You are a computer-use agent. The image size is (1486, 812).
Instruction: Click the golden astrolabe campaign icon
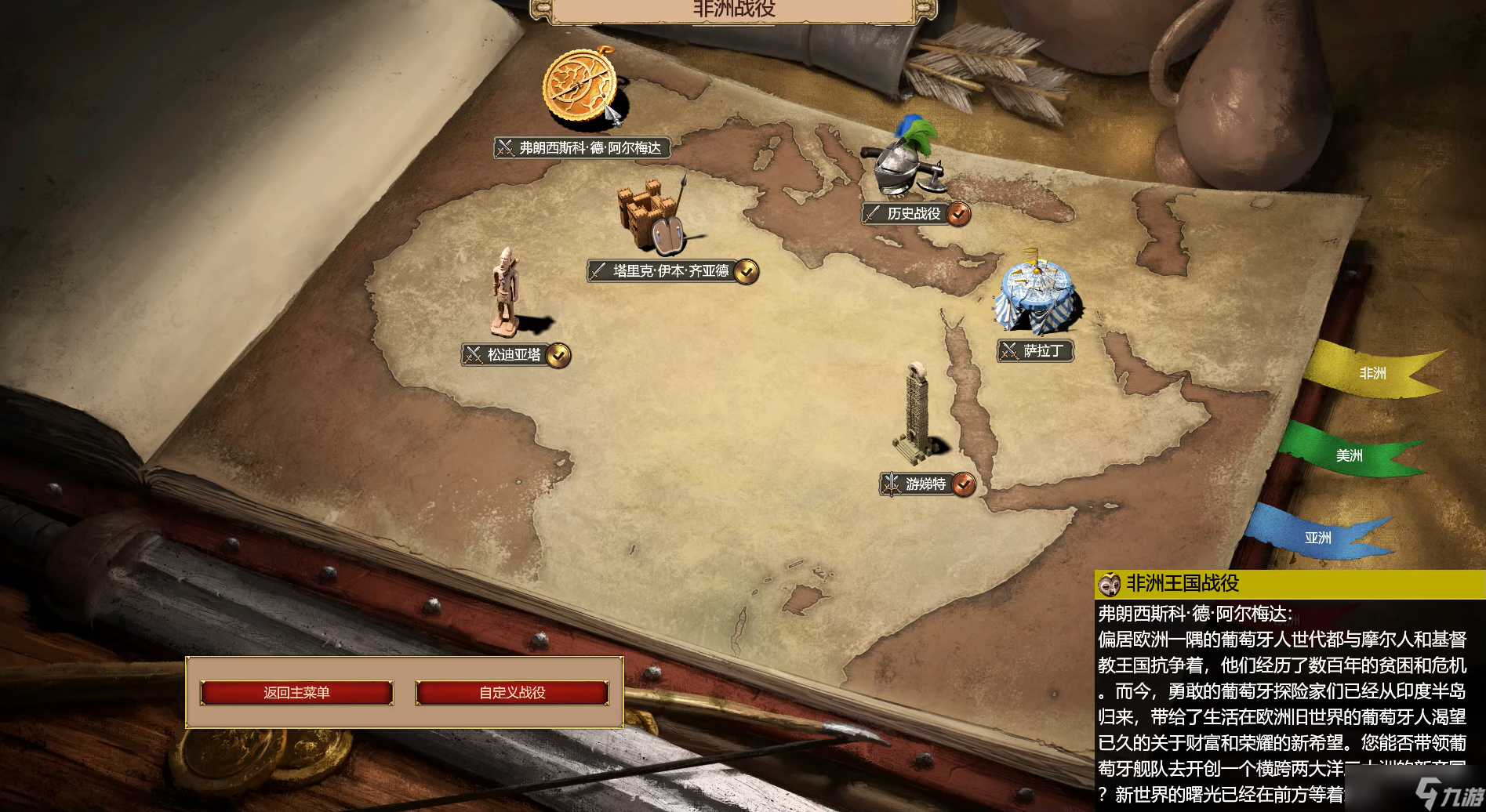(580, 86)
